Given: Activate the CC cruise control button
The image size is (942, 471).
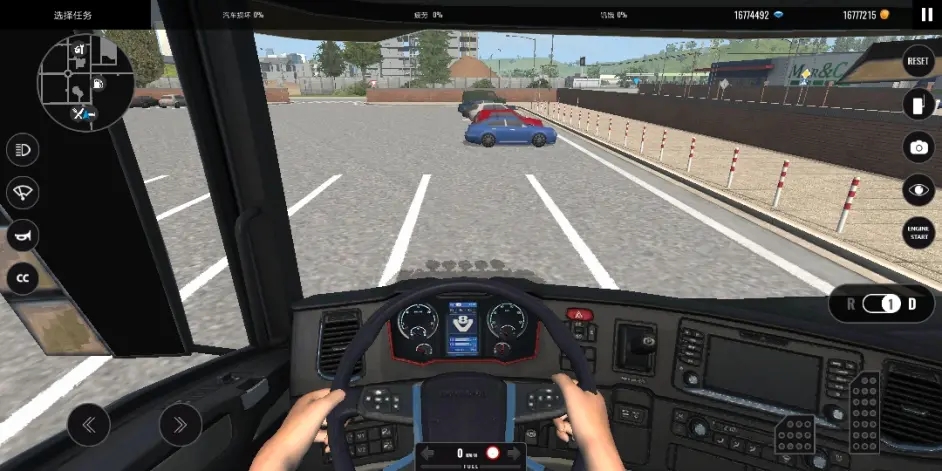Looking at the screenshot, I should tap(22, 278).
